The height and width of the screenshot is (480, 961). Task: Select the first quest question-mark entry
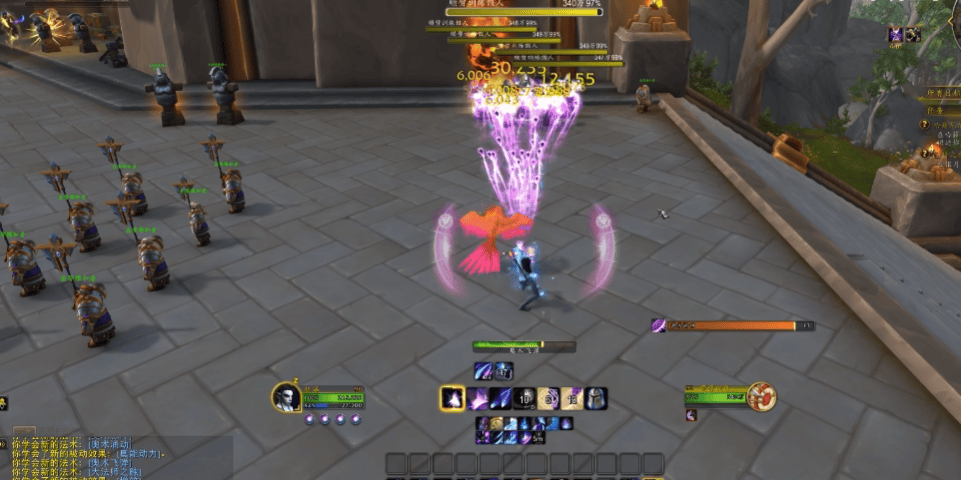tap(924, 126)
